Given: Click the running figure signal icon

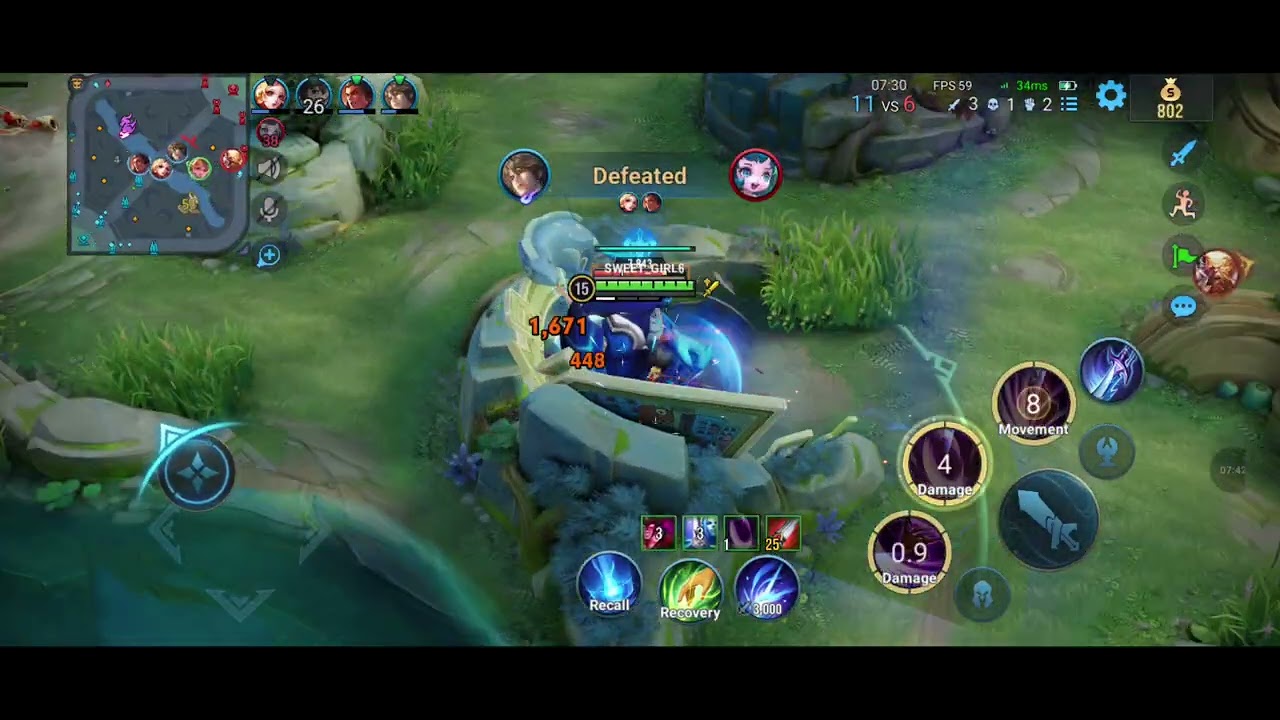Looking at the screenshot, I should pos(1184,204).
